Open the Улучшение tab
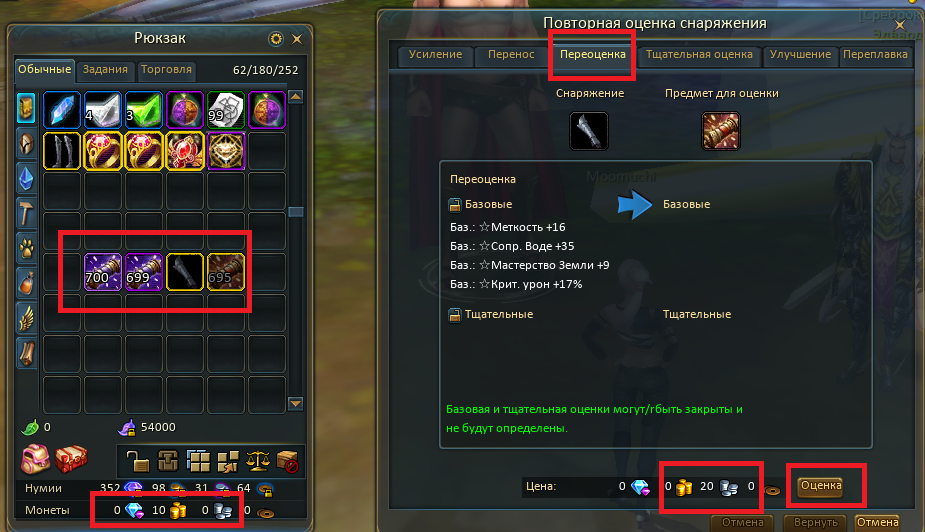The image size is (925, 532). pos(800,54)
